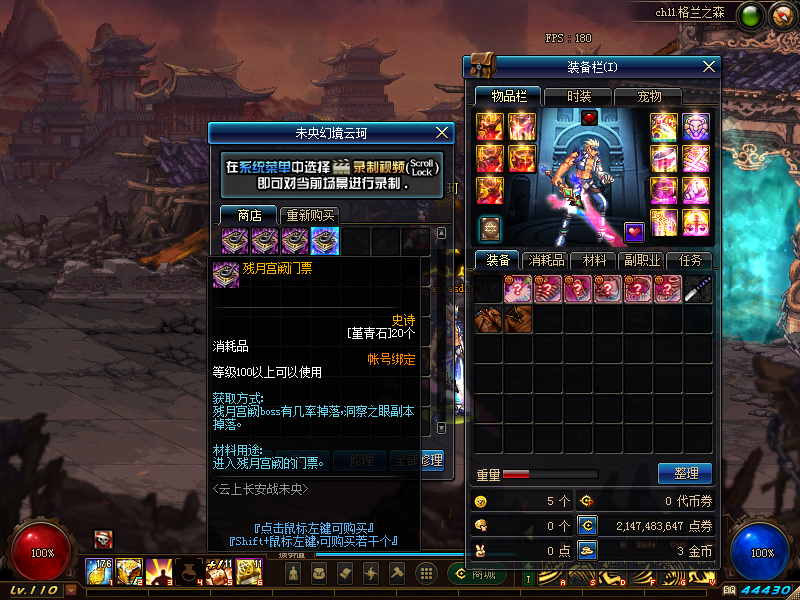Click the 整理 sort button

685,473
